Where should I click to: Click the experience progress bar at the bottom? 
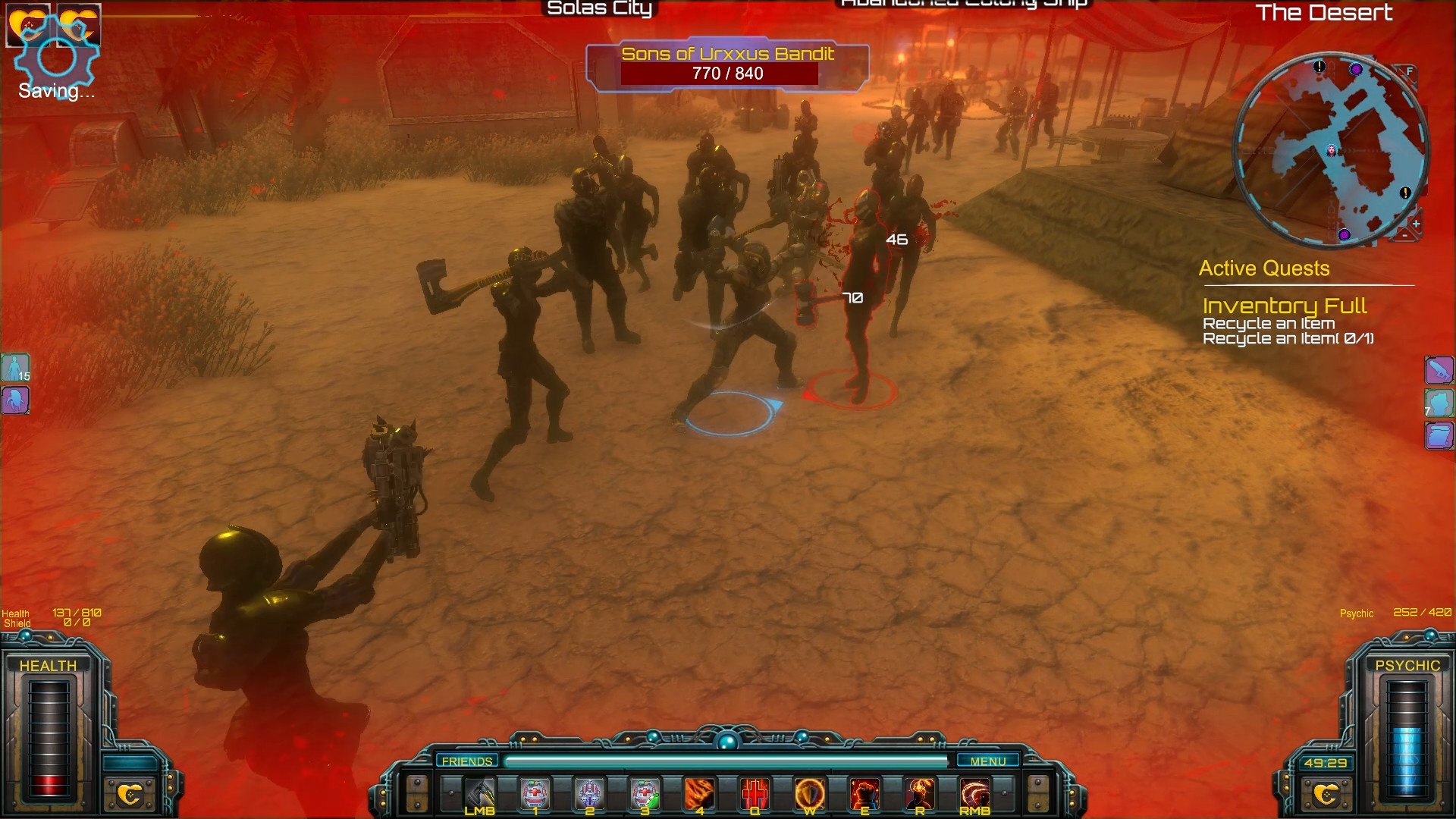point(728,761)
